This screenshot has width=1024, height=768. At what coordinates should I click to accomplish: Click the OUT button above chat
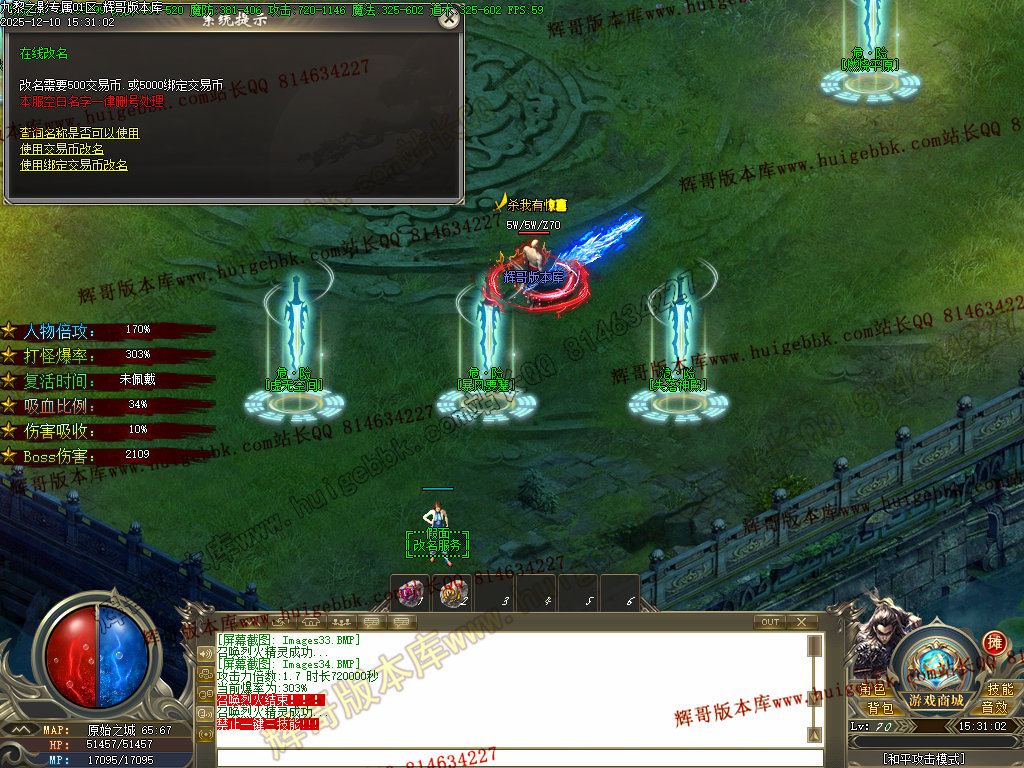click(769, 622)
